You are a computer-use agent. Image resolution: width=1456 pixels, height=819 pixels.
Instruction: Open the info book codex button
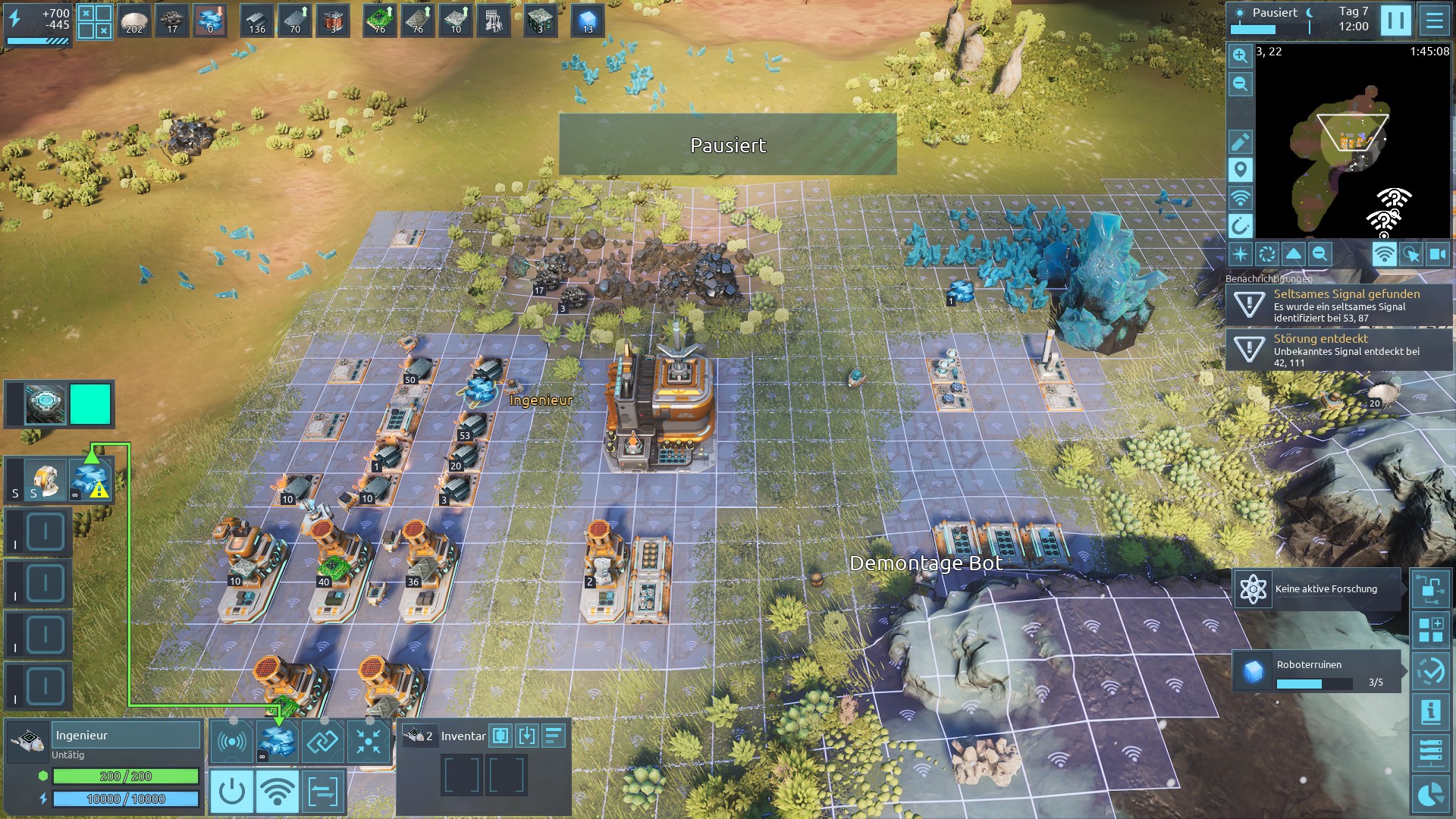[x=1430, y=712]
